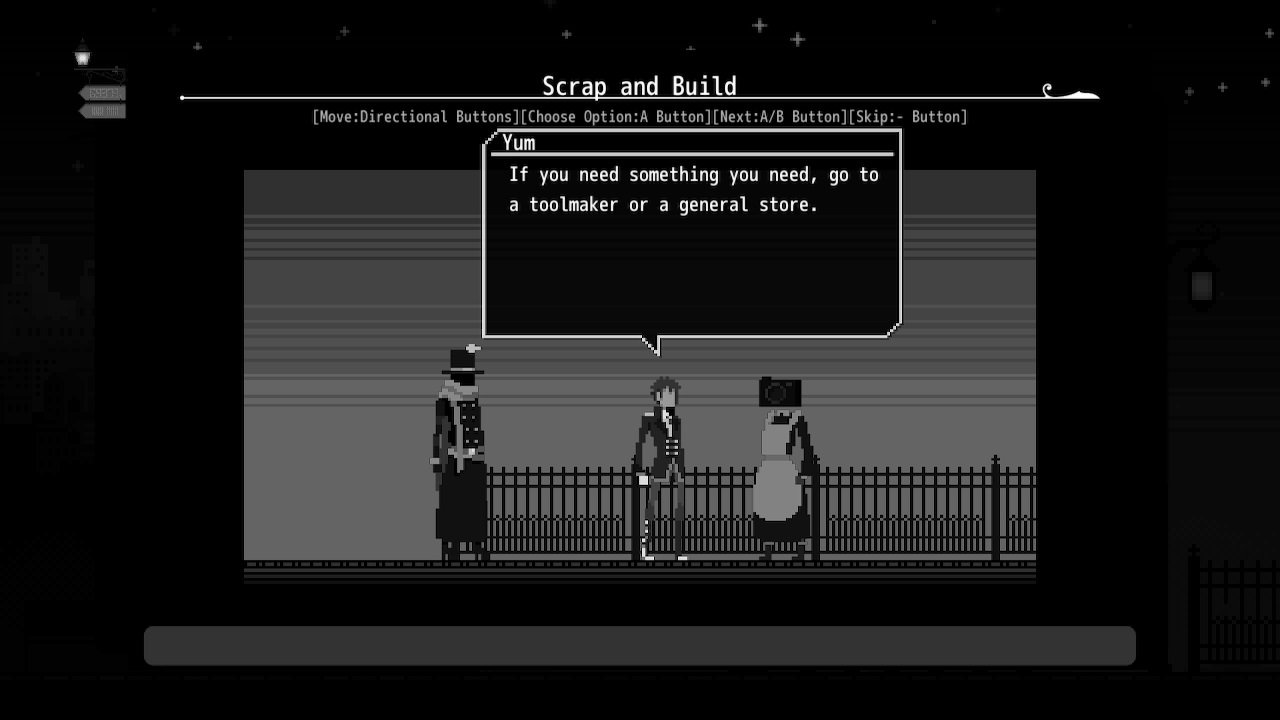Click the lower signpost arrow under the lamp
Image resolution: width=1280 pixels, height=720 pixels.
point(100,112)
